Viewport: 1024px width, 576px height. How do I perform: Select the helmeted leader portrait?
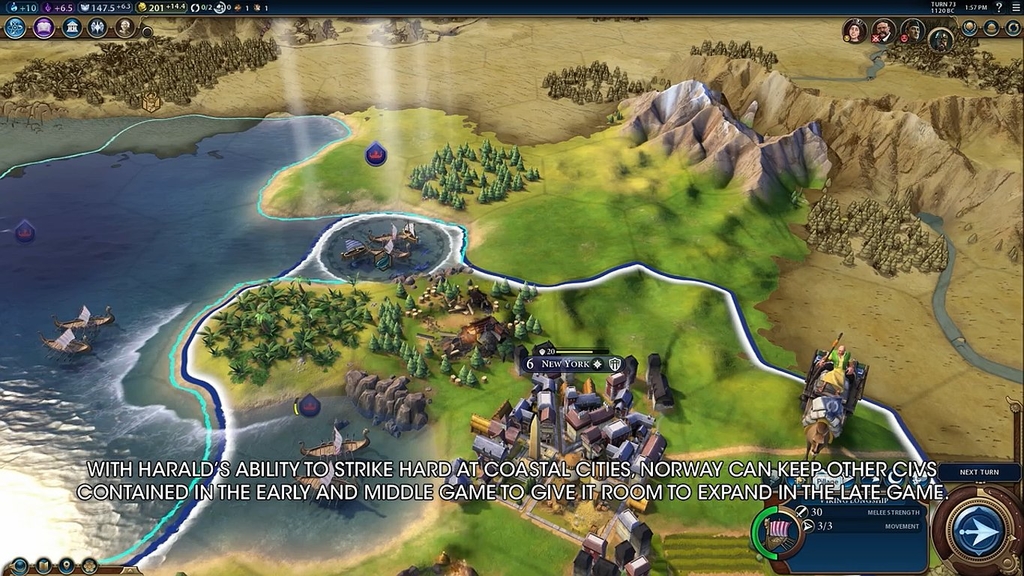click(x=940, y=40)
